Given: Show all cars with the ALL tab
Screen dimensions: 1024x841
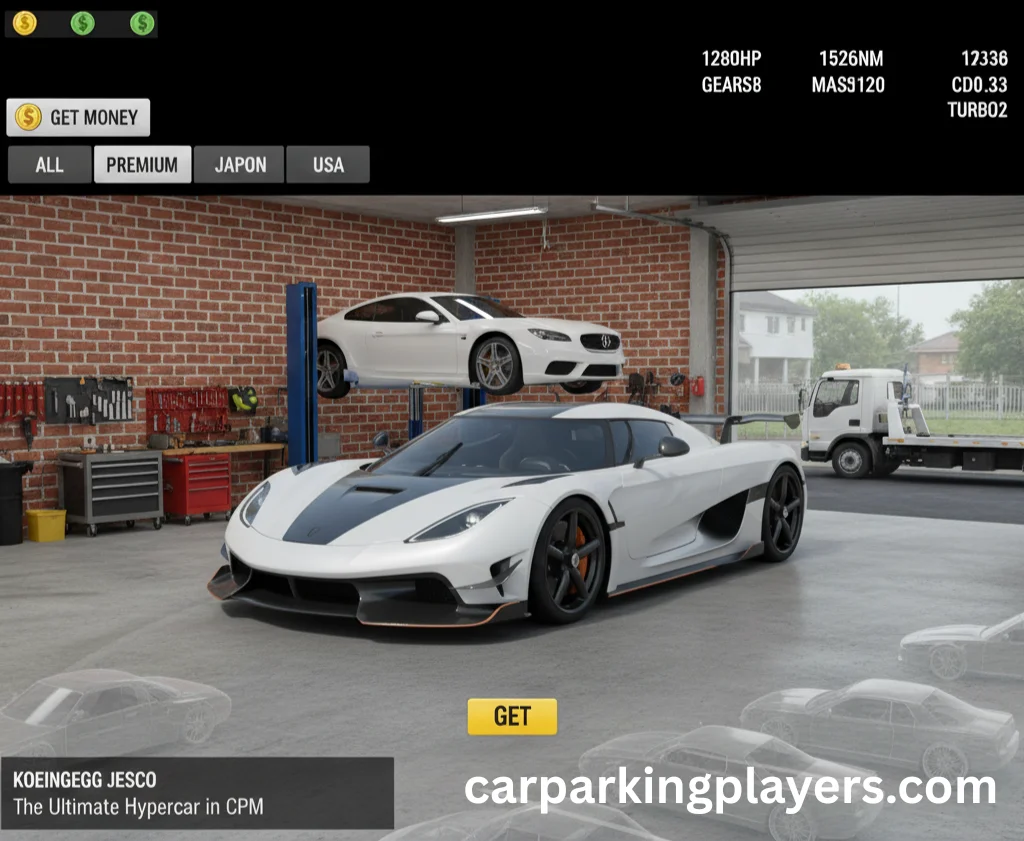Looking at the screenshot, I should click(x=49, y=165).
